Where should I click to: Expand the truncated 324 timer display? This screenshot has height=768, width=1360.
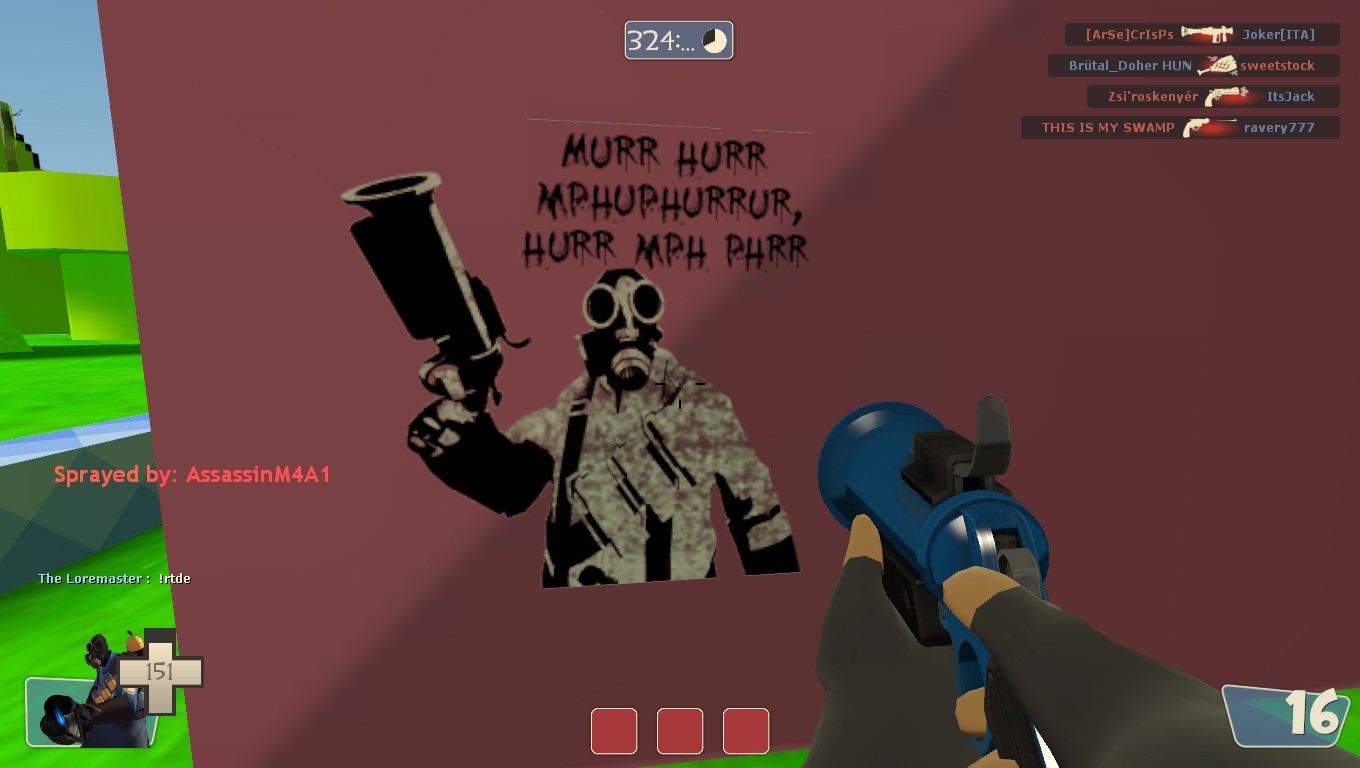pos(662,39)
